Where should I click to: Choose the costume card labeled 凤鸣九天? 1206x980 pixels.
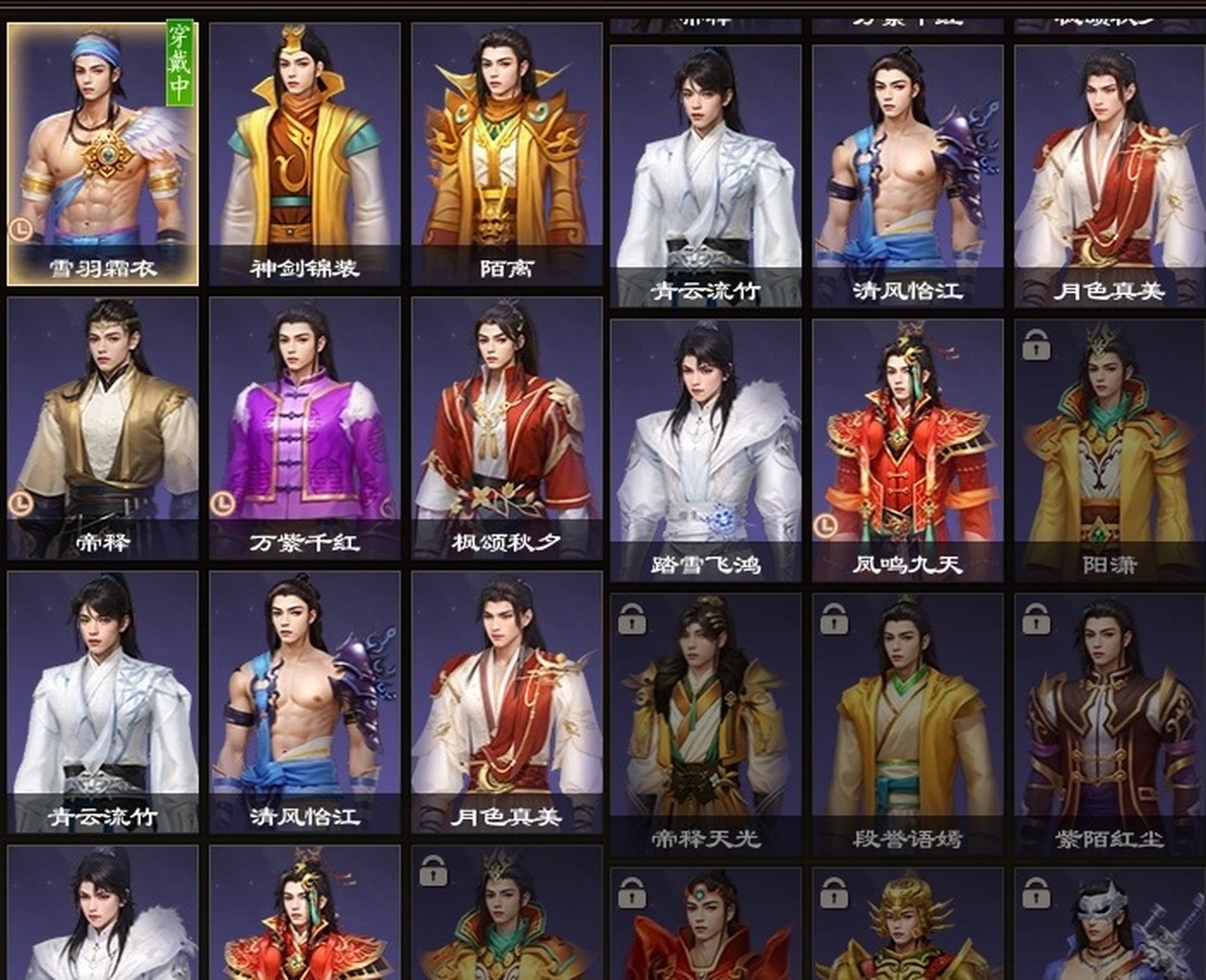coord(908,450)
